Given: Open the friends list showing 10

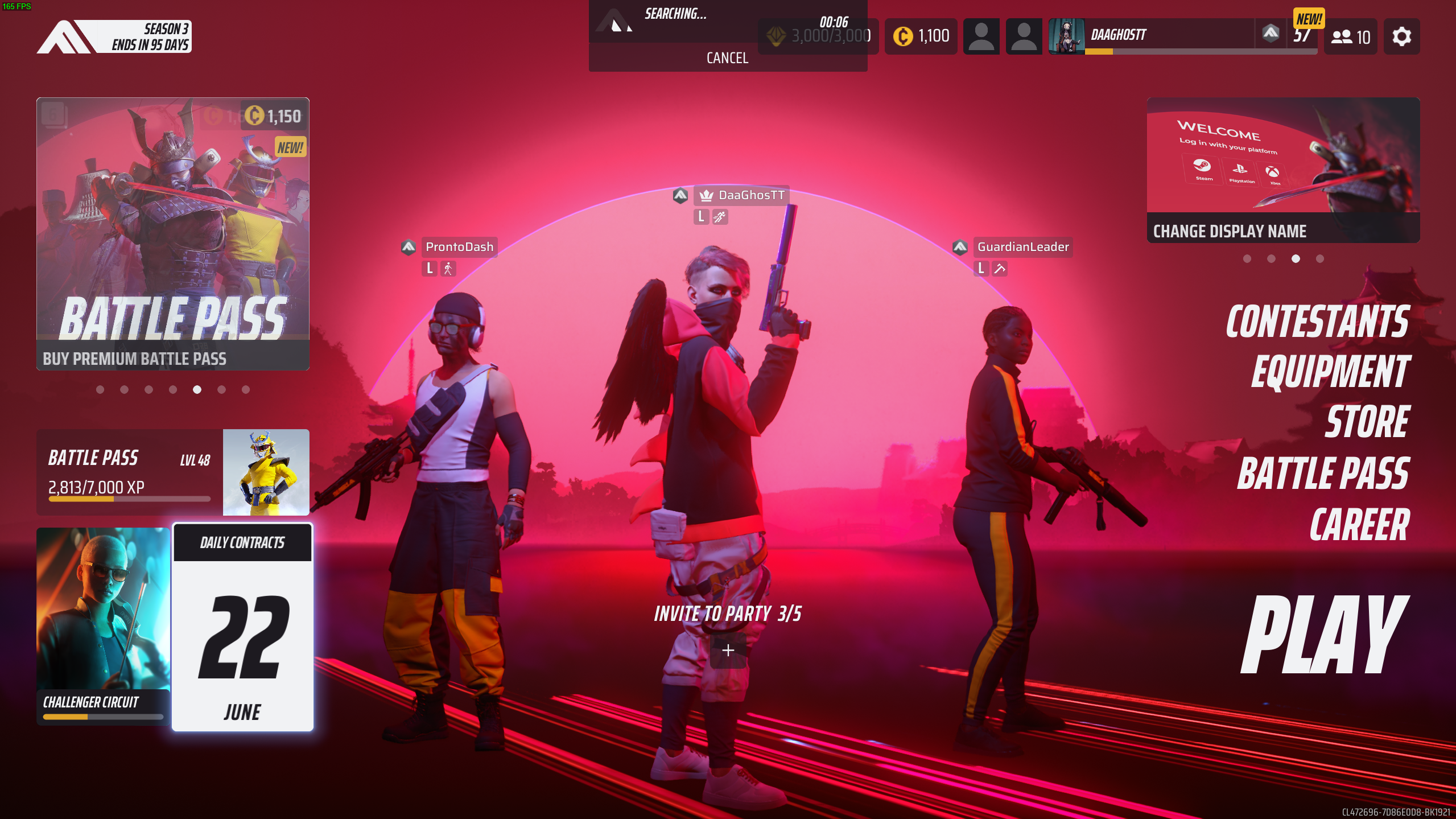Looking at the screenshot, I should point(1350,37).
